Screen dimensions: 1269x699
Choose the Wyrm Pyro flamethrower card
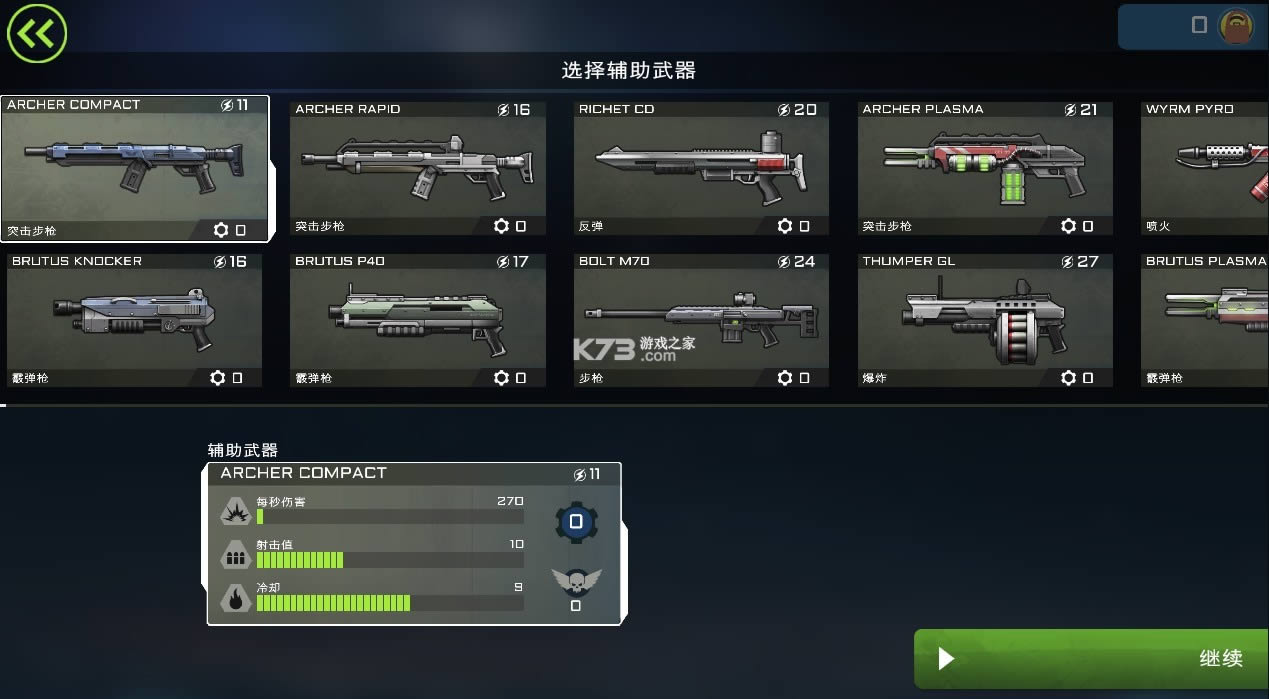coord(1206,168)
